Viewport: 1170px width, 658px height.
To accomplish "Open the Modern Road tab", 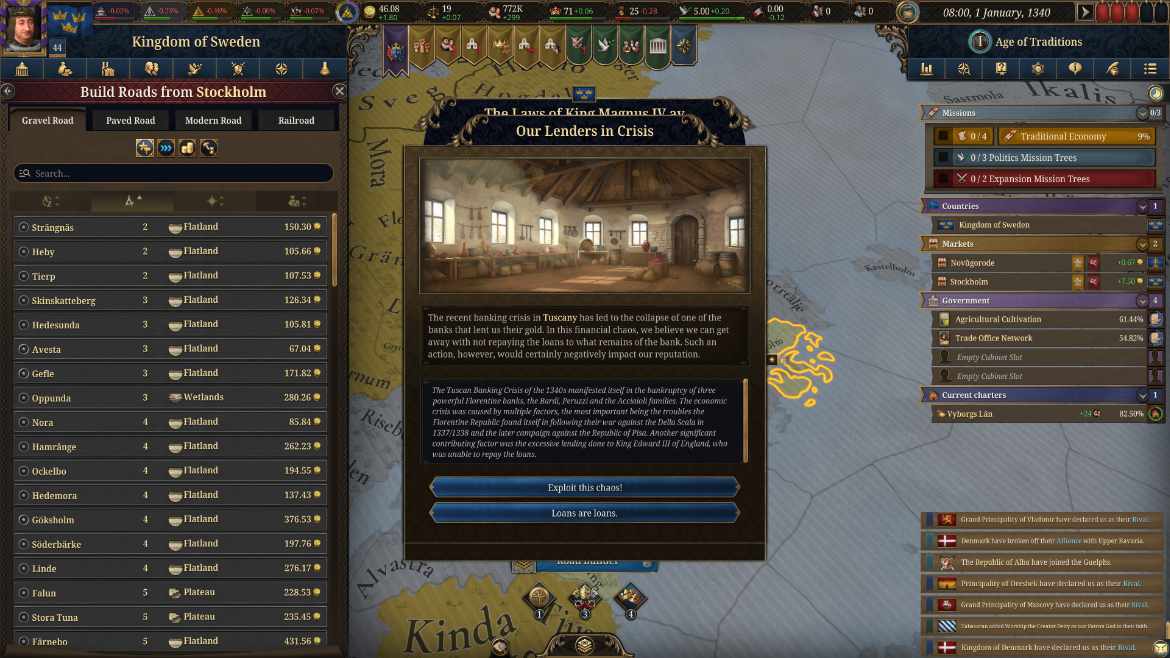I will (213, 121).
